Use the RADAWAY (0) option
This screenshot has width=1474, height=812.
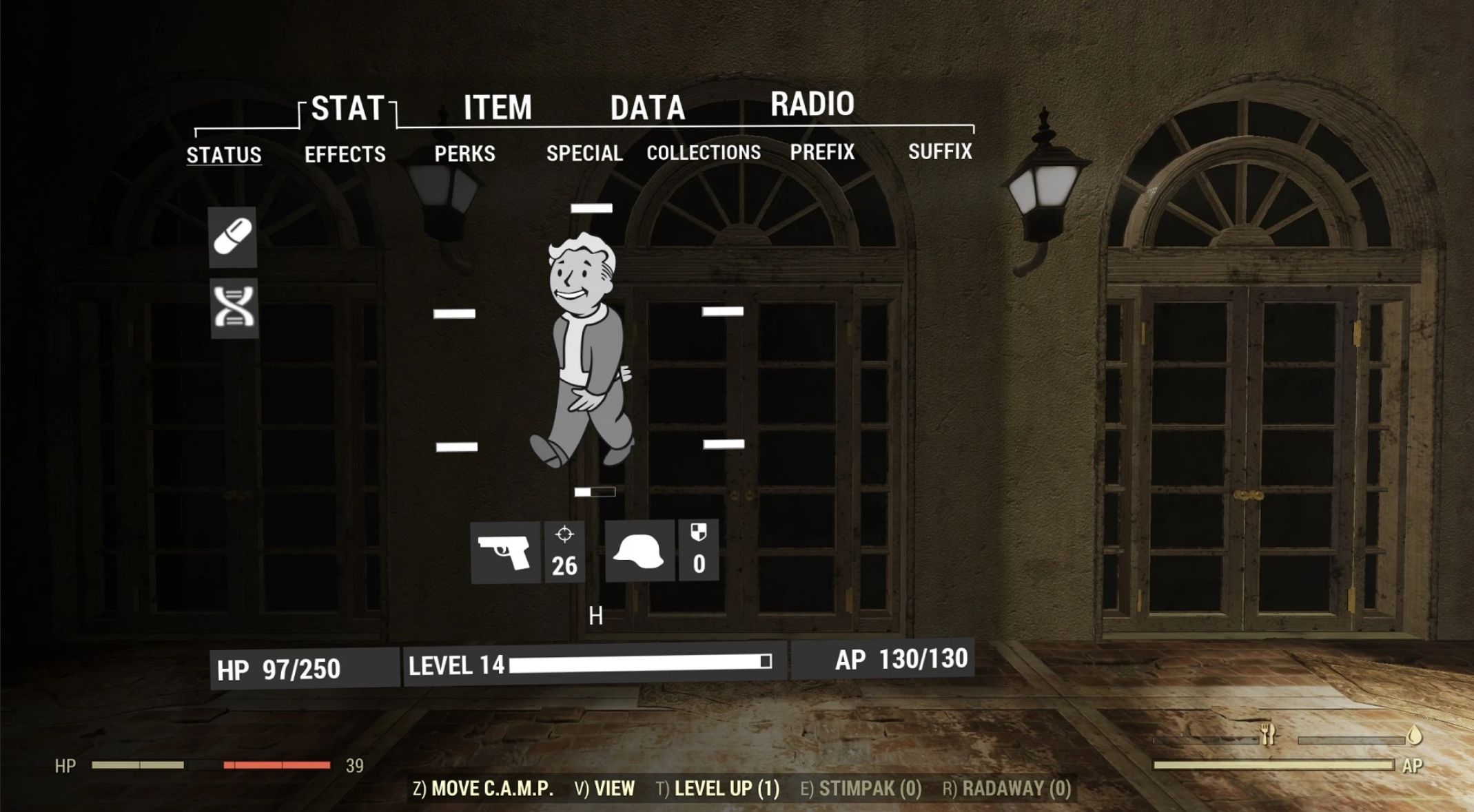[x=1007, y=789]
